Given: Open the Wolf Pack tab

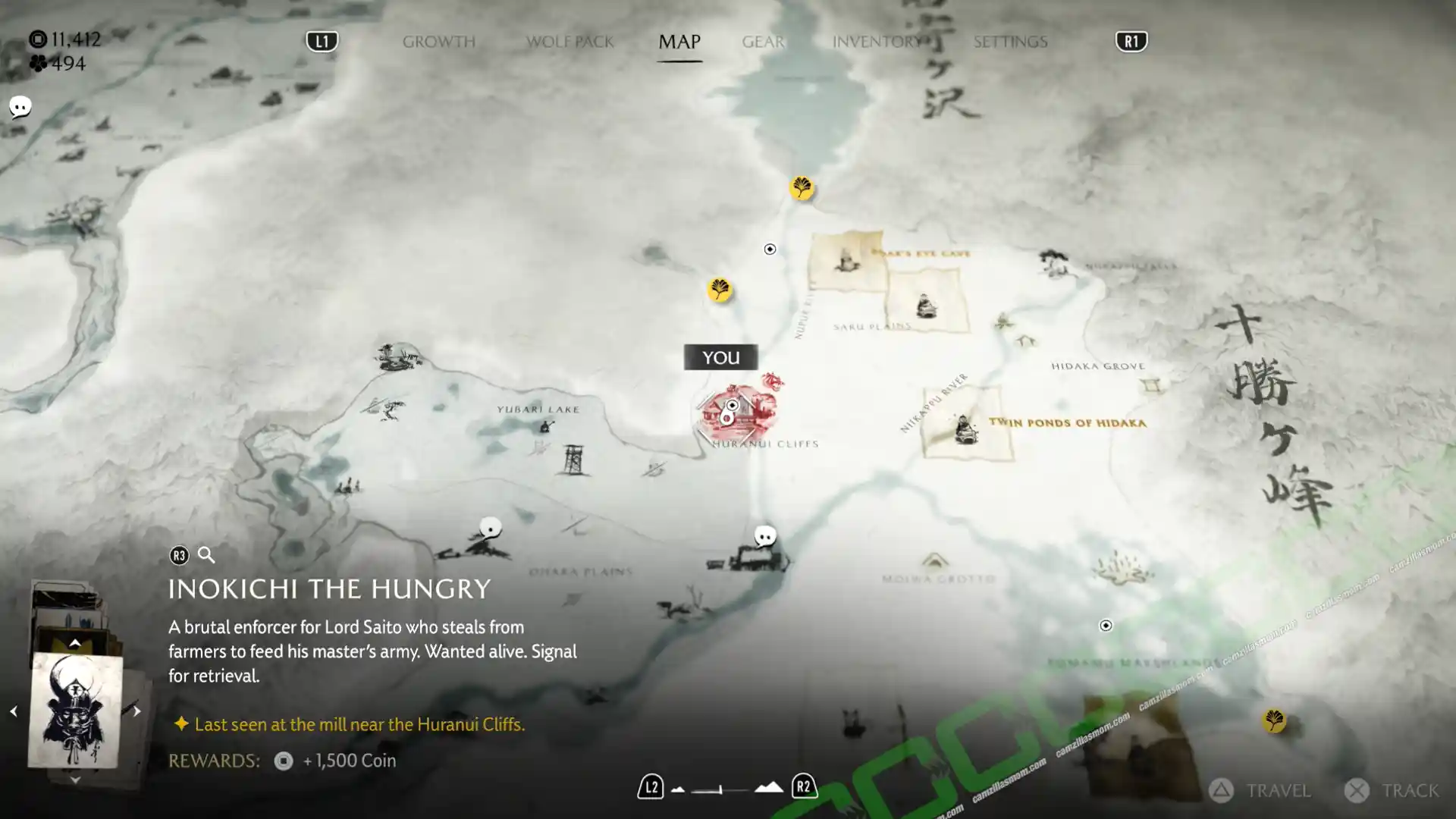Looking at the screenshot, I should tap(570, 42).
